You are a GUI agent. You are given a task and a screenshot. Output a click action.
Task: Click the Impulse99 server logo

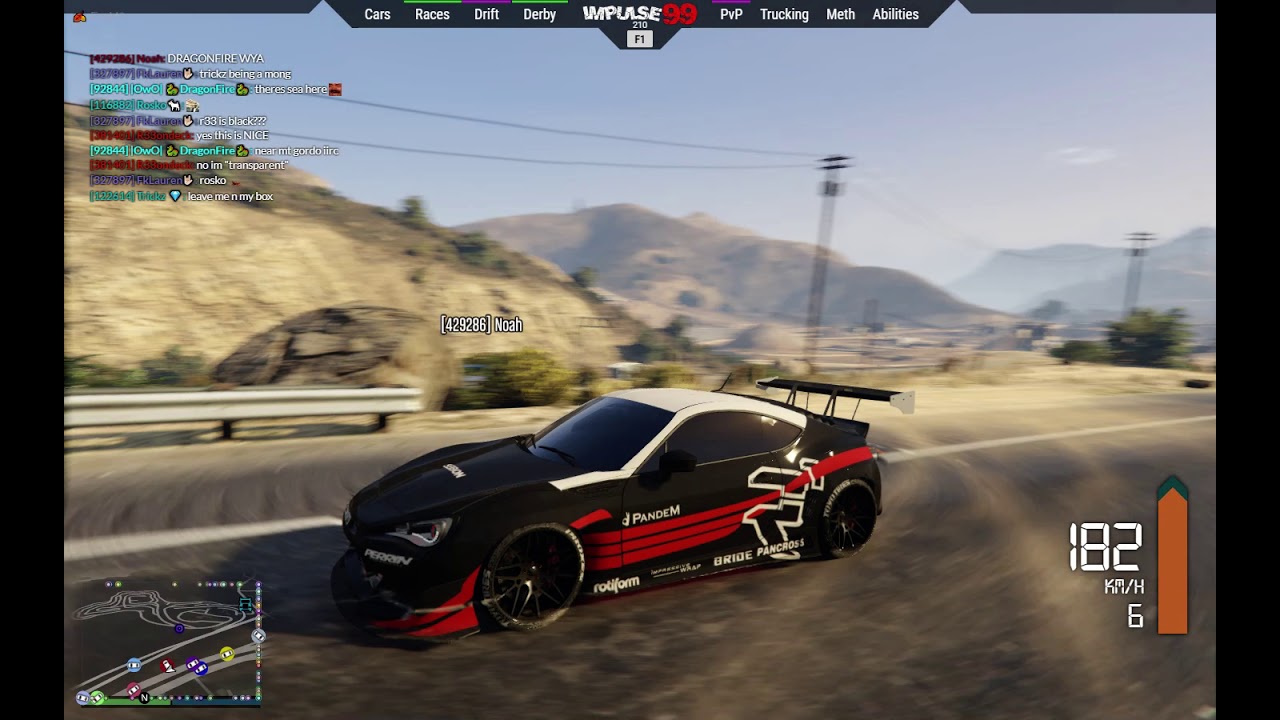tap(639, 14)
